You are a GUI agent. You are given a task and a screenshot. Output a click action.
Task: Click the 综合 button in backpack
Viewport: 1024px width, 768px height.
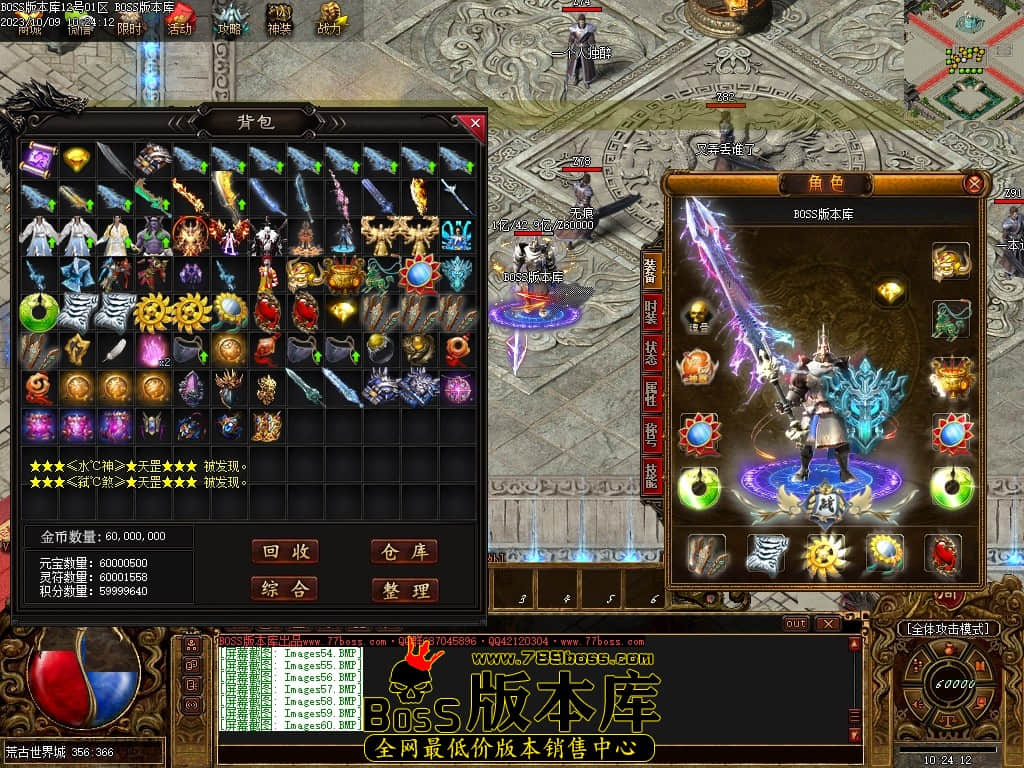coord(285,588)
